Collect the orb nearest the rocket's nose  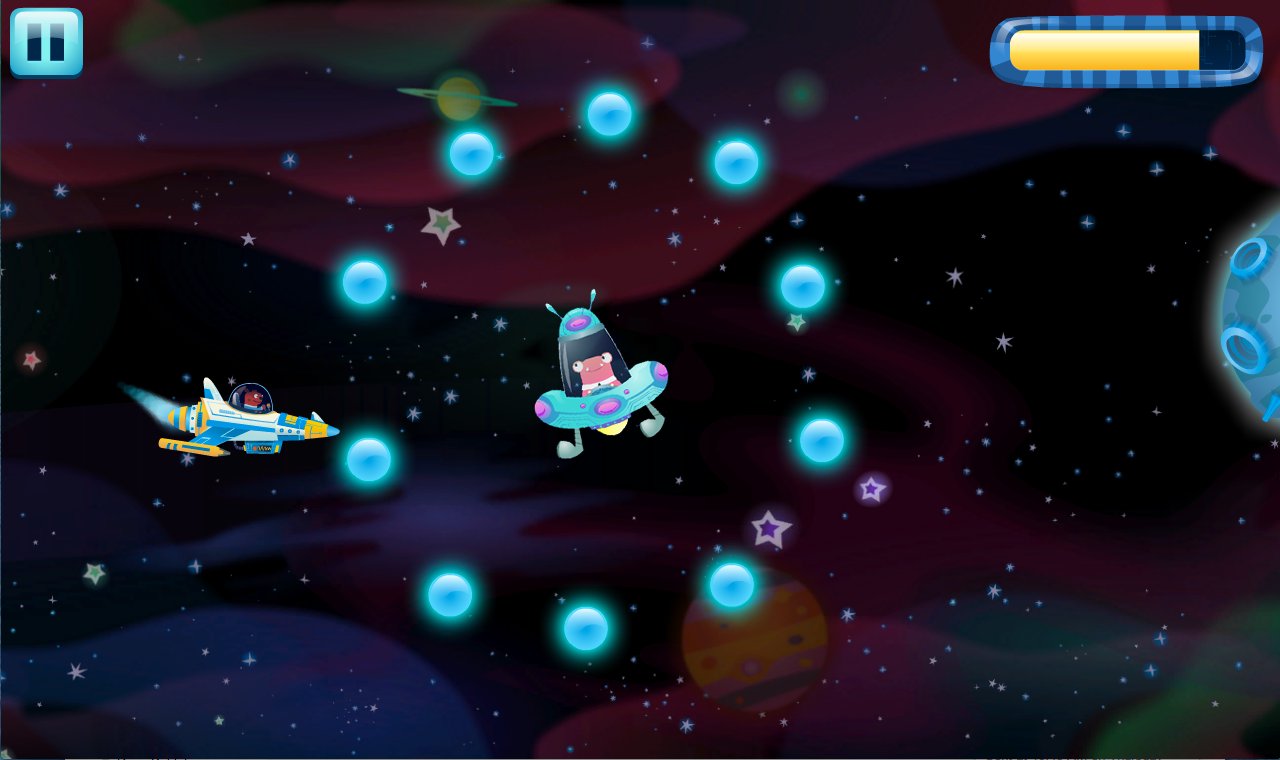pyautogui.click(x=367, y=462)
